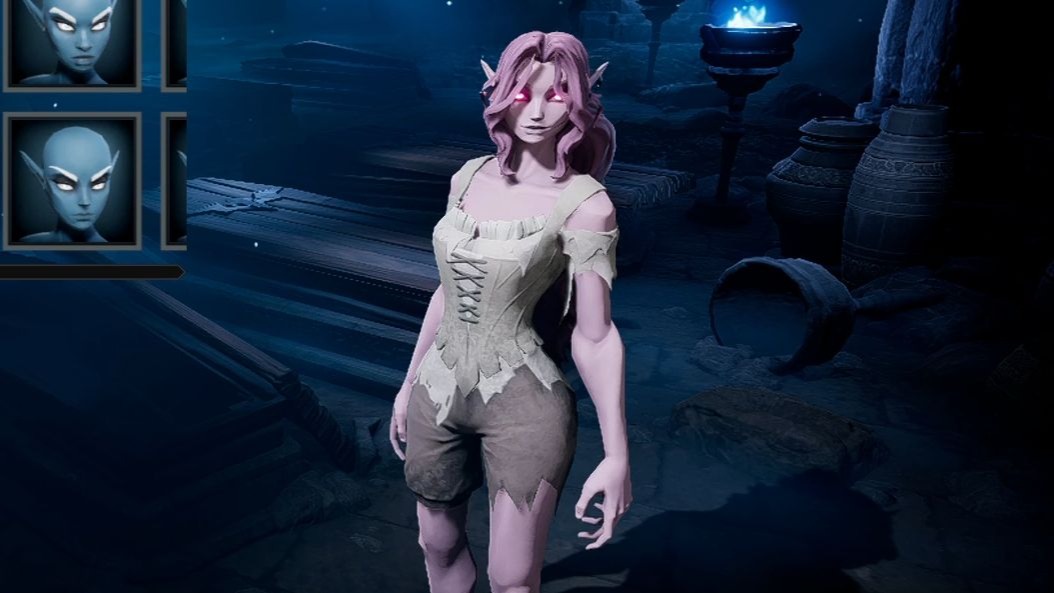The height and width of the screenshot is (593, 1054).
Task: Select the face preset showing the full bald head
Action: tap(72, 180)
